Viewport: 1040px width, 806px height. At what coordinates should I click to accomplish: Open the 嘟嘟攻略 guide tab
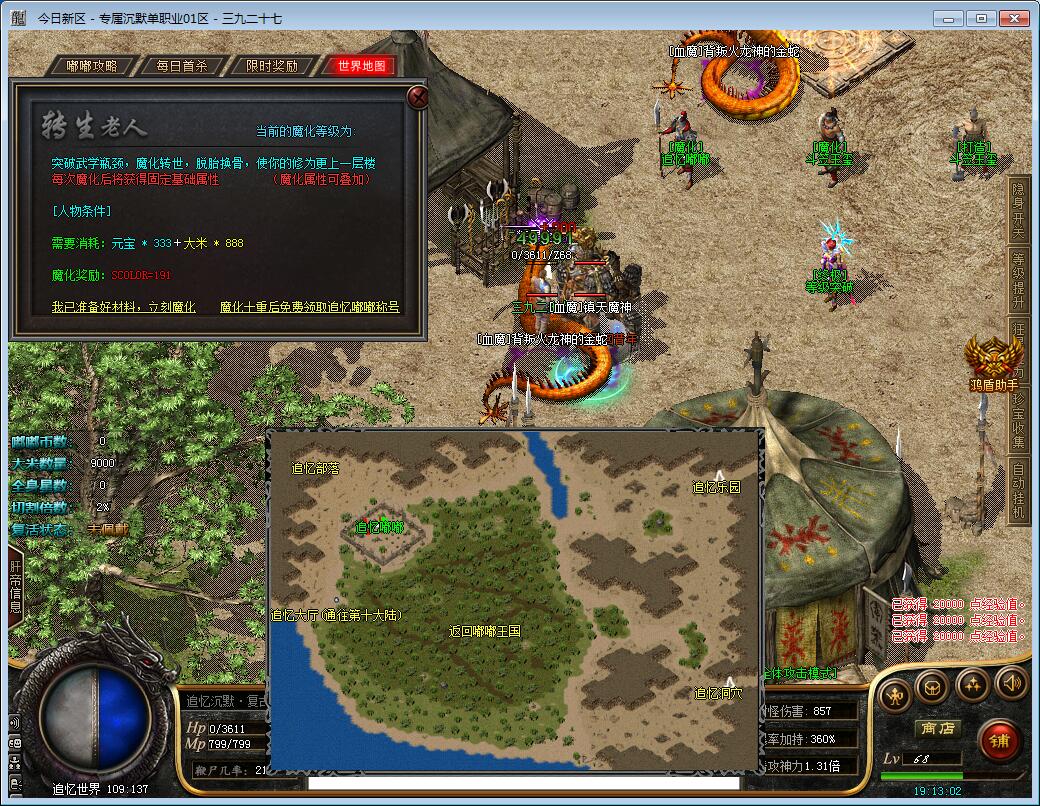[91, 66]
